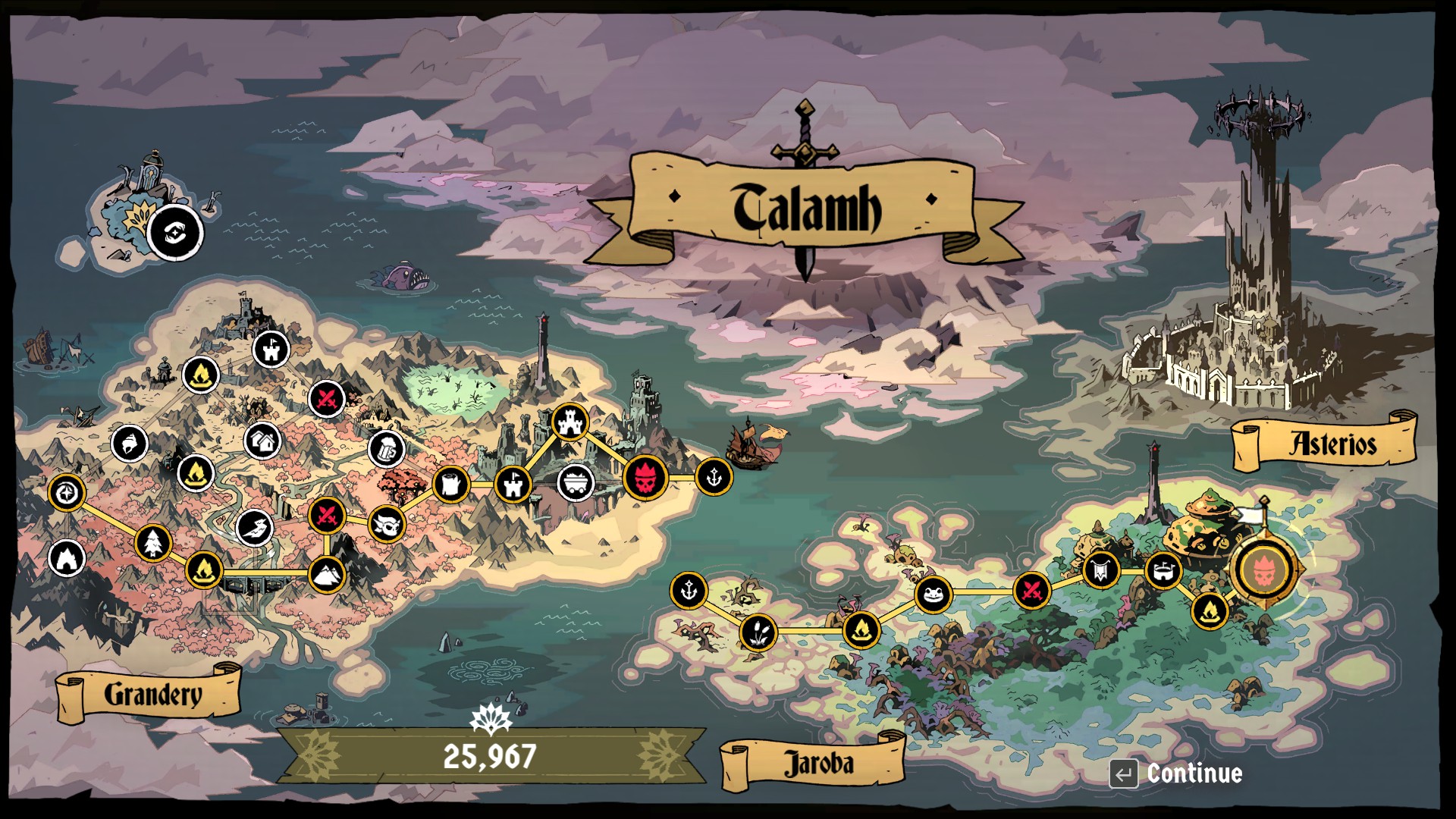
Task: Click the seashell map node
Action: (129, 444)
